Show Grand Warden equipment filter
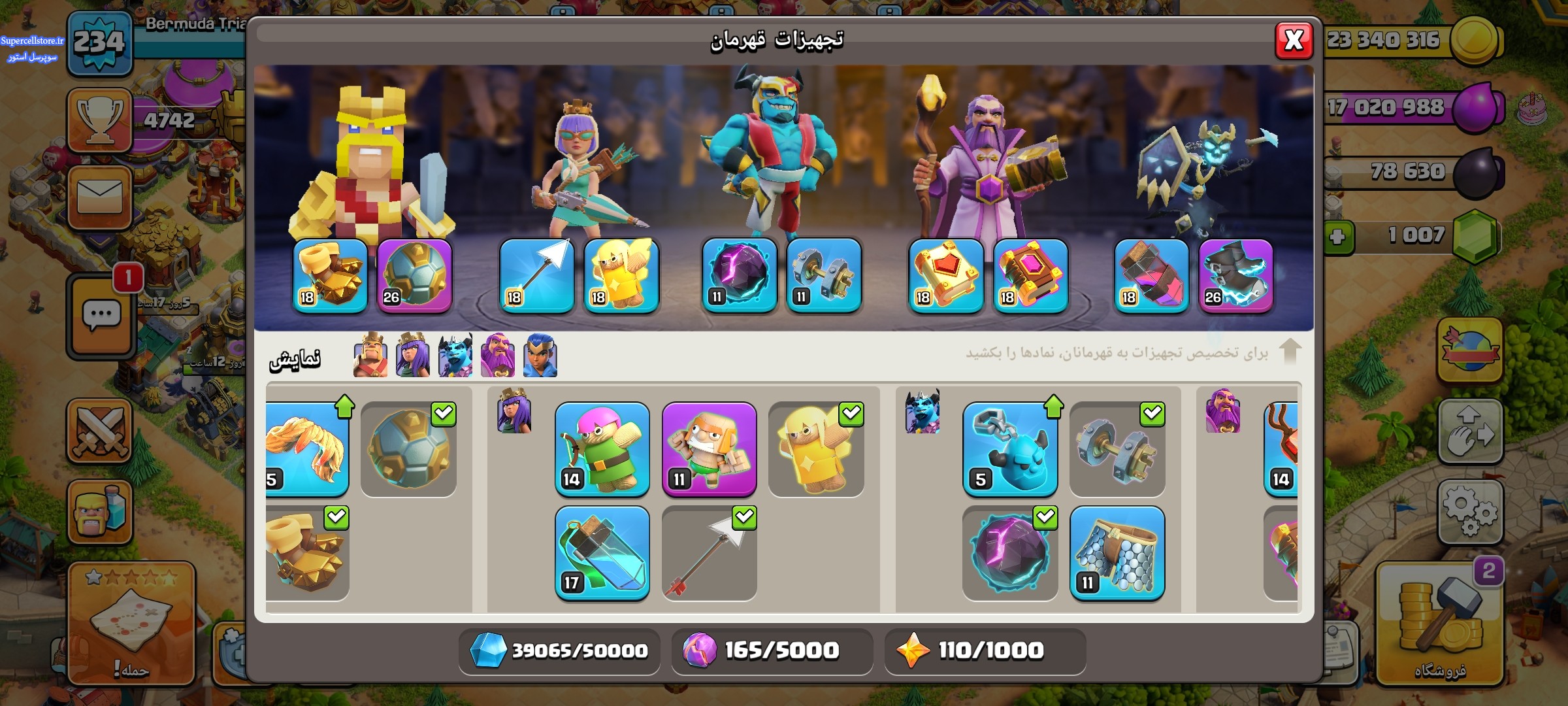This screenshot has height=706, width=1568. [497, 356]
